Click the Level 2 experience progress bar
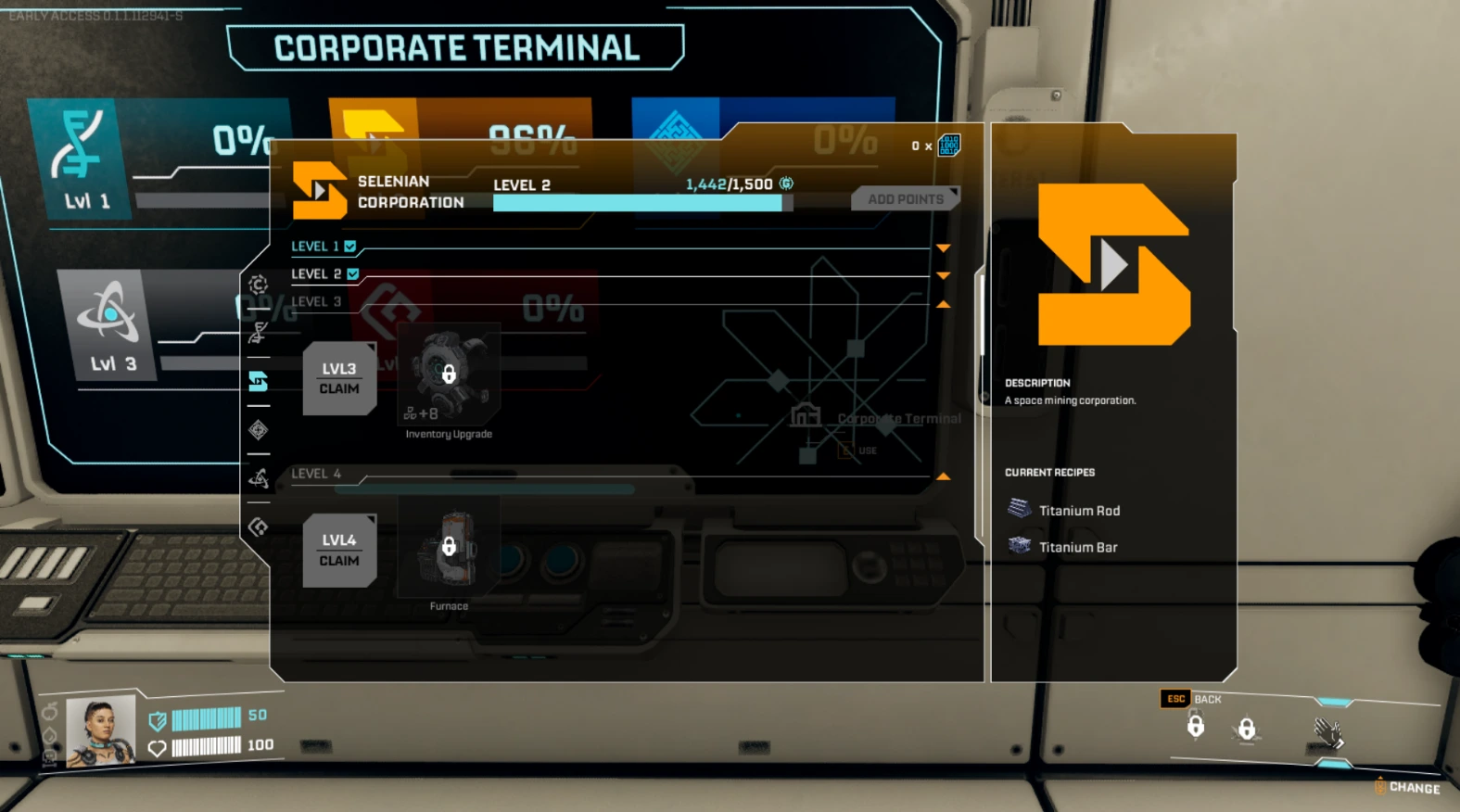The image size is (1460, 812). (x=638, y=202)
